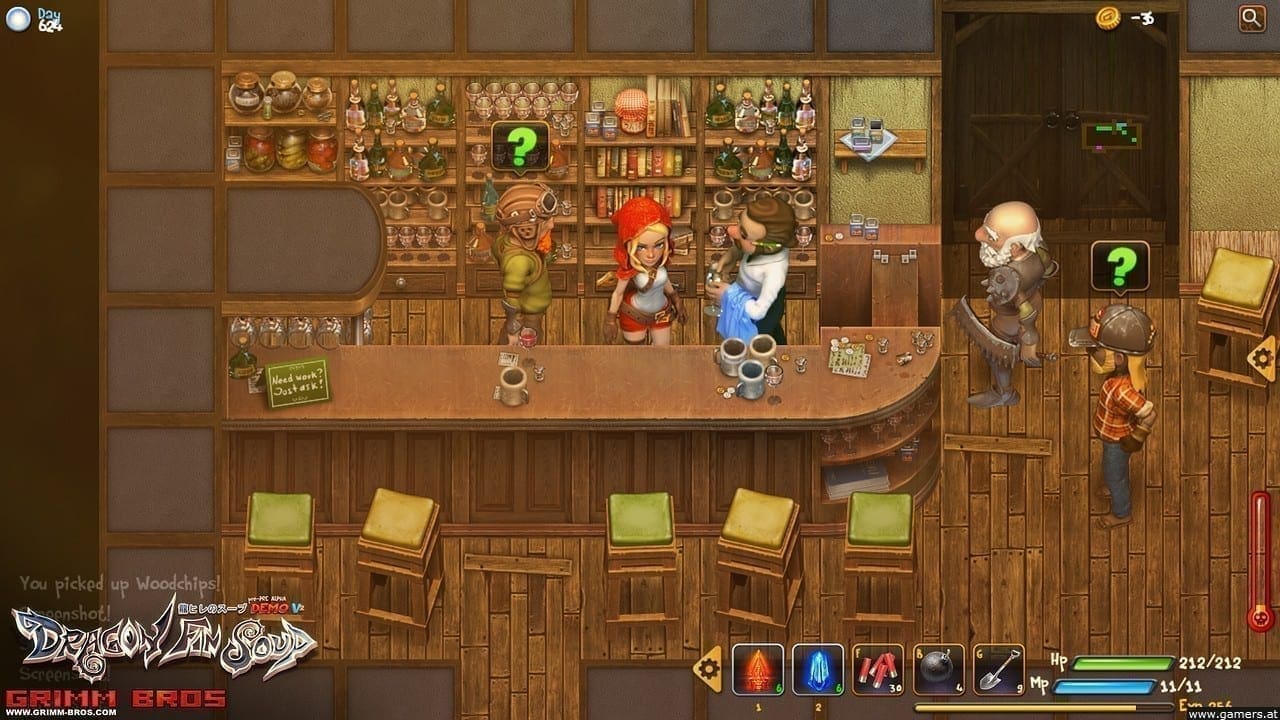Choose the shotgun shells hotbar slot
Viewport: 1280px width, 720px height.
pyautogui.click(x=878, y=668)
